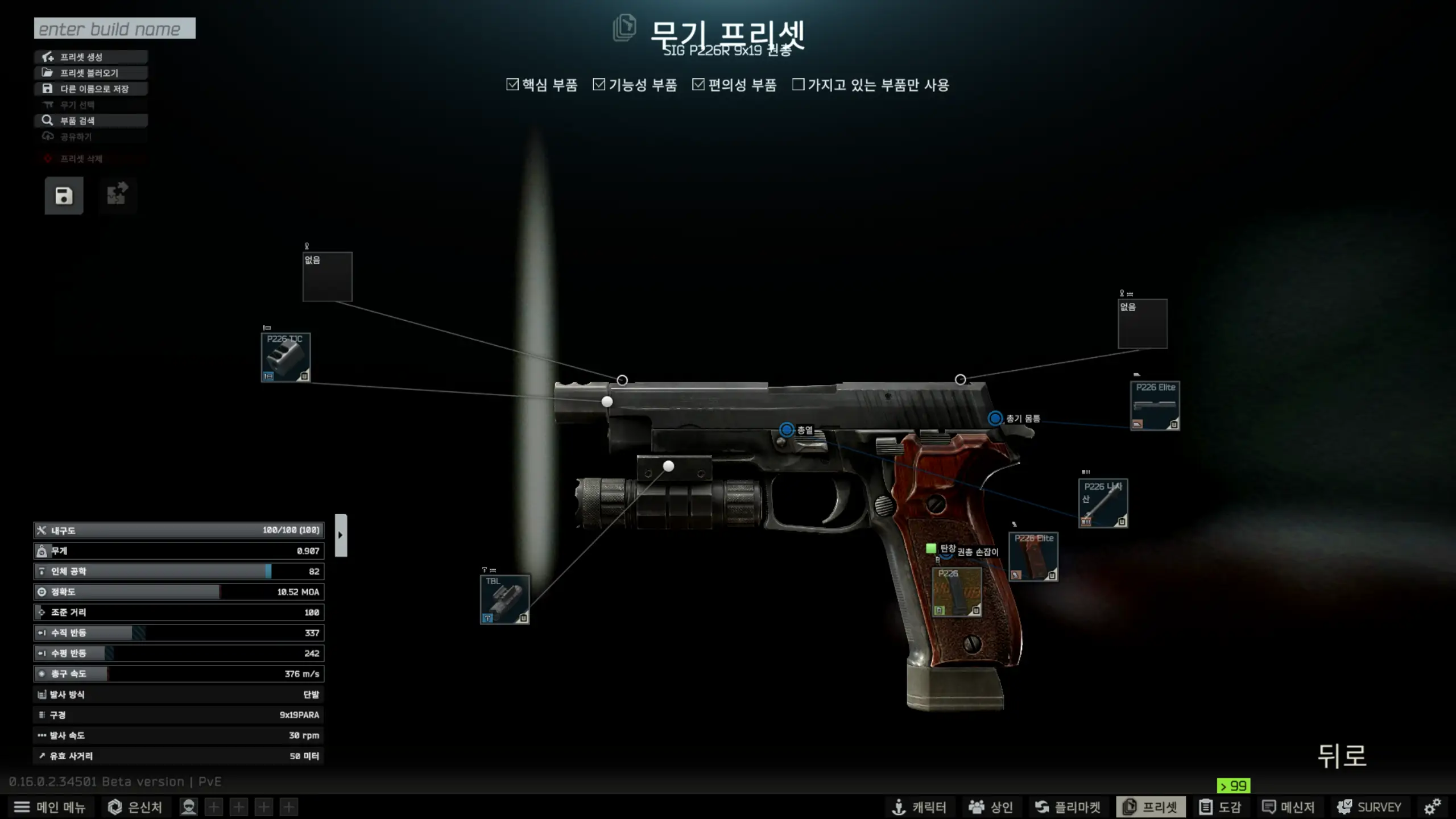The height and width of the screenshot is (819, 1456).
Task: Select the P226 Elite wooden grip slot
Action: 1033,556
